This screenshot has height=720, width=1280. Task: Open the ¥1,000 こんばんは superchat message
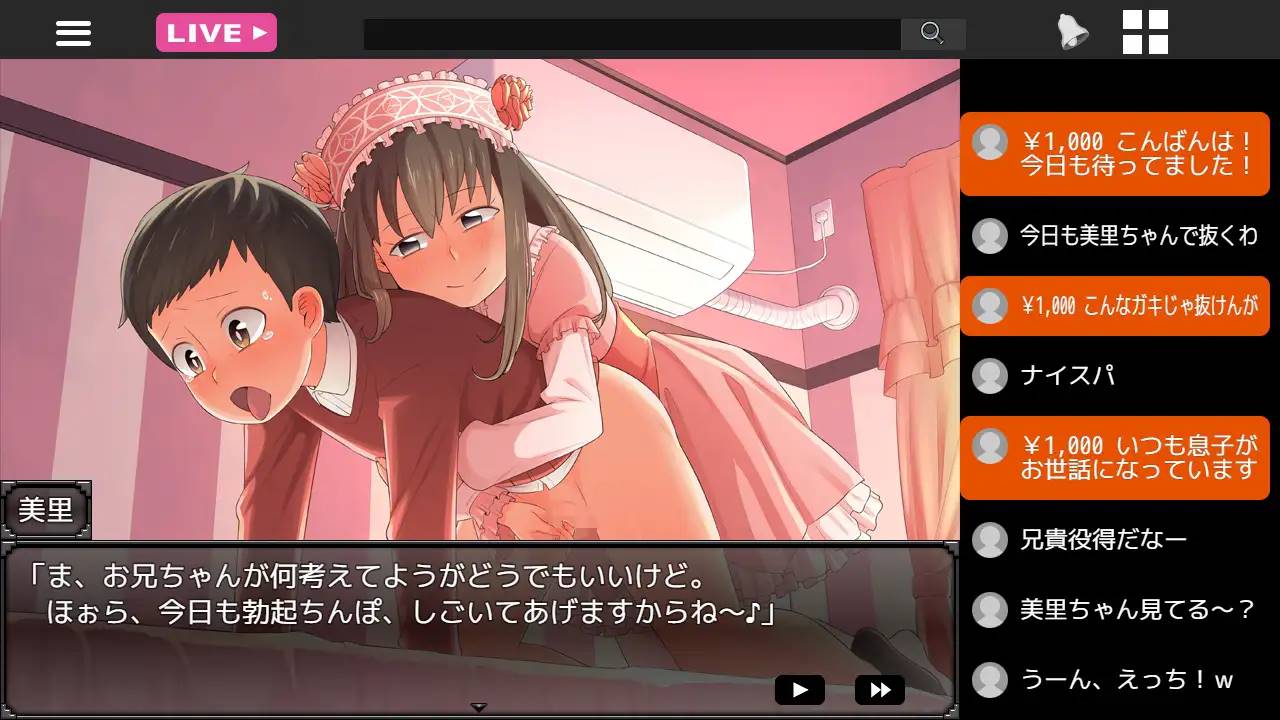[x=1115, y=154]
